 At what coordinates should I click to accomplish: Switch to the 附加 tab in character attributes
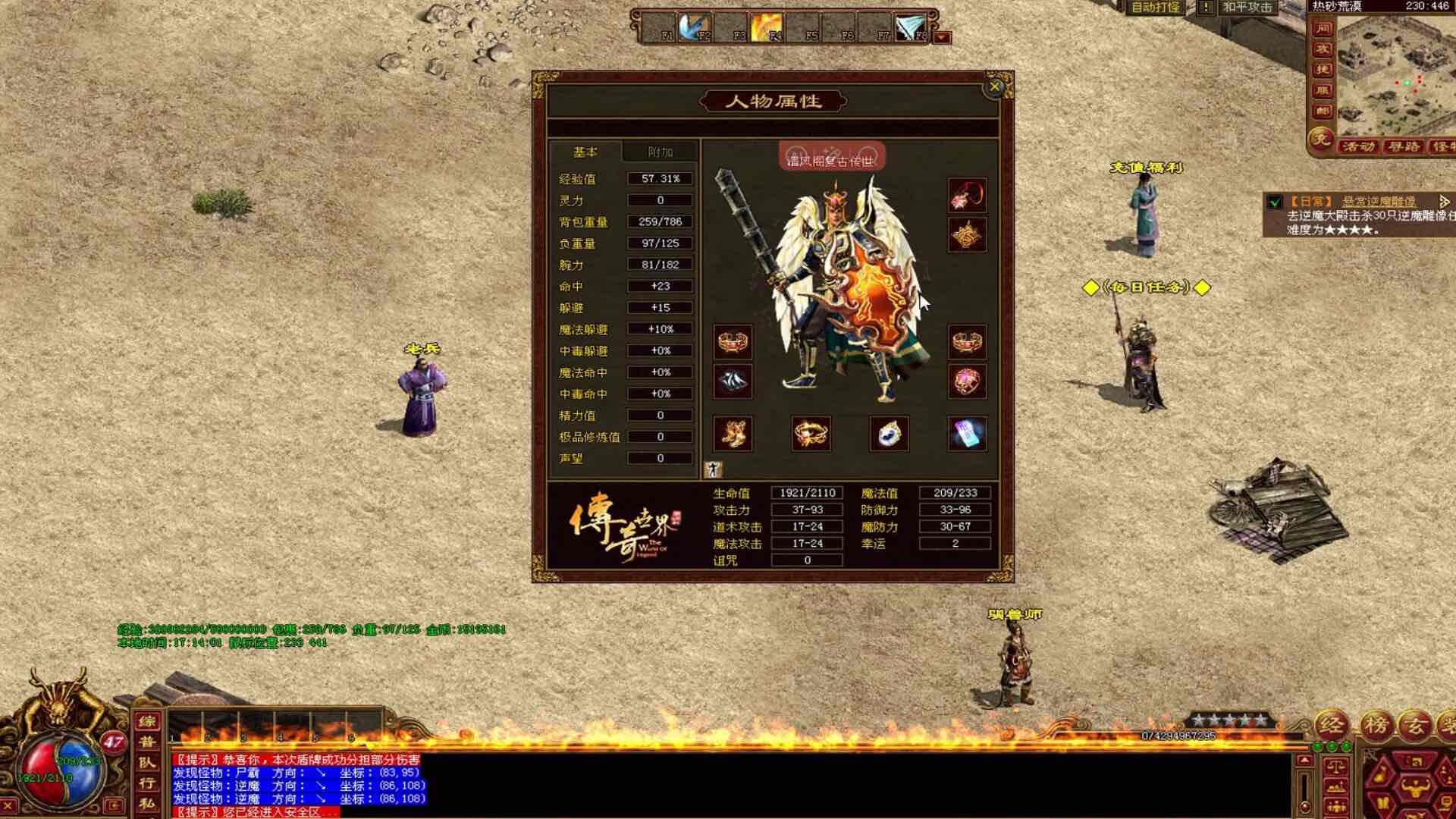[x=658, y=152]
